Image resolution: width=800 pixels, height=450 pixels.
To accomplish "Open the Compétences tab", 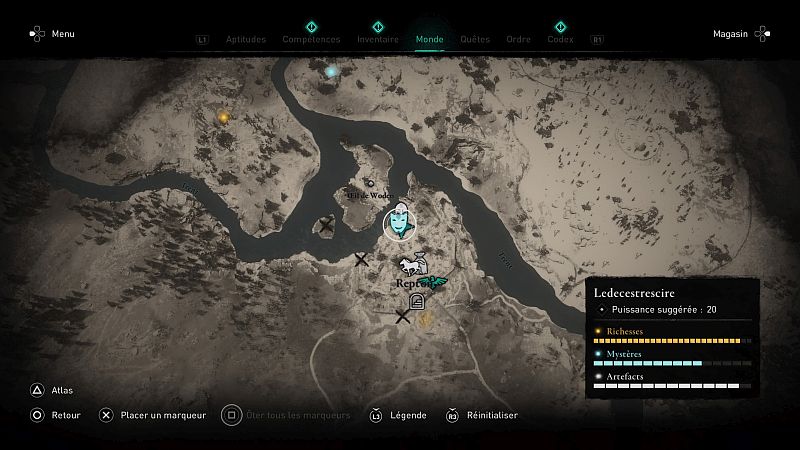I will [311, 40].
